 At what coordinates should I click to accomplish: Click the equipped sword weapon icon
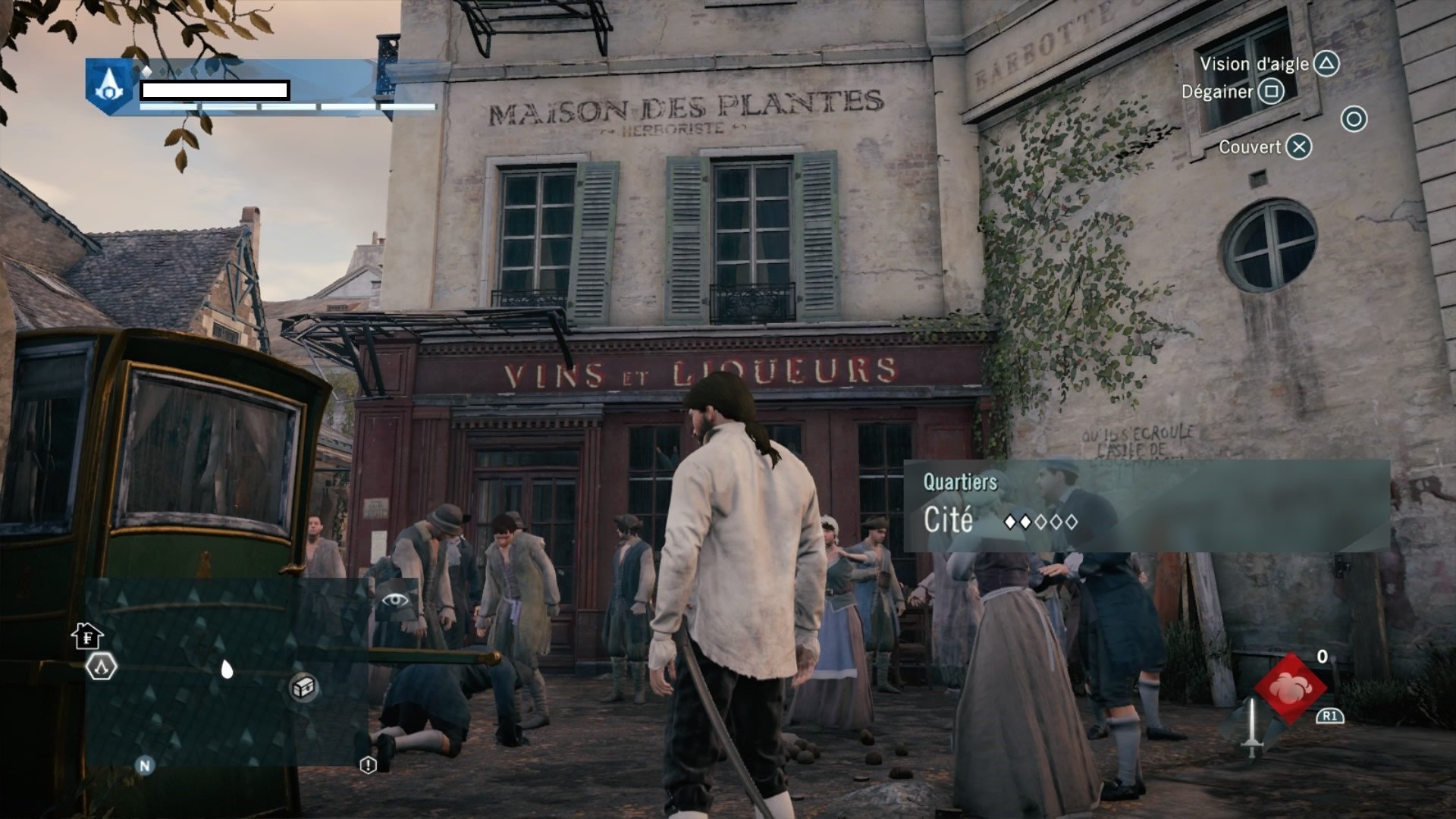[1253, 726]
